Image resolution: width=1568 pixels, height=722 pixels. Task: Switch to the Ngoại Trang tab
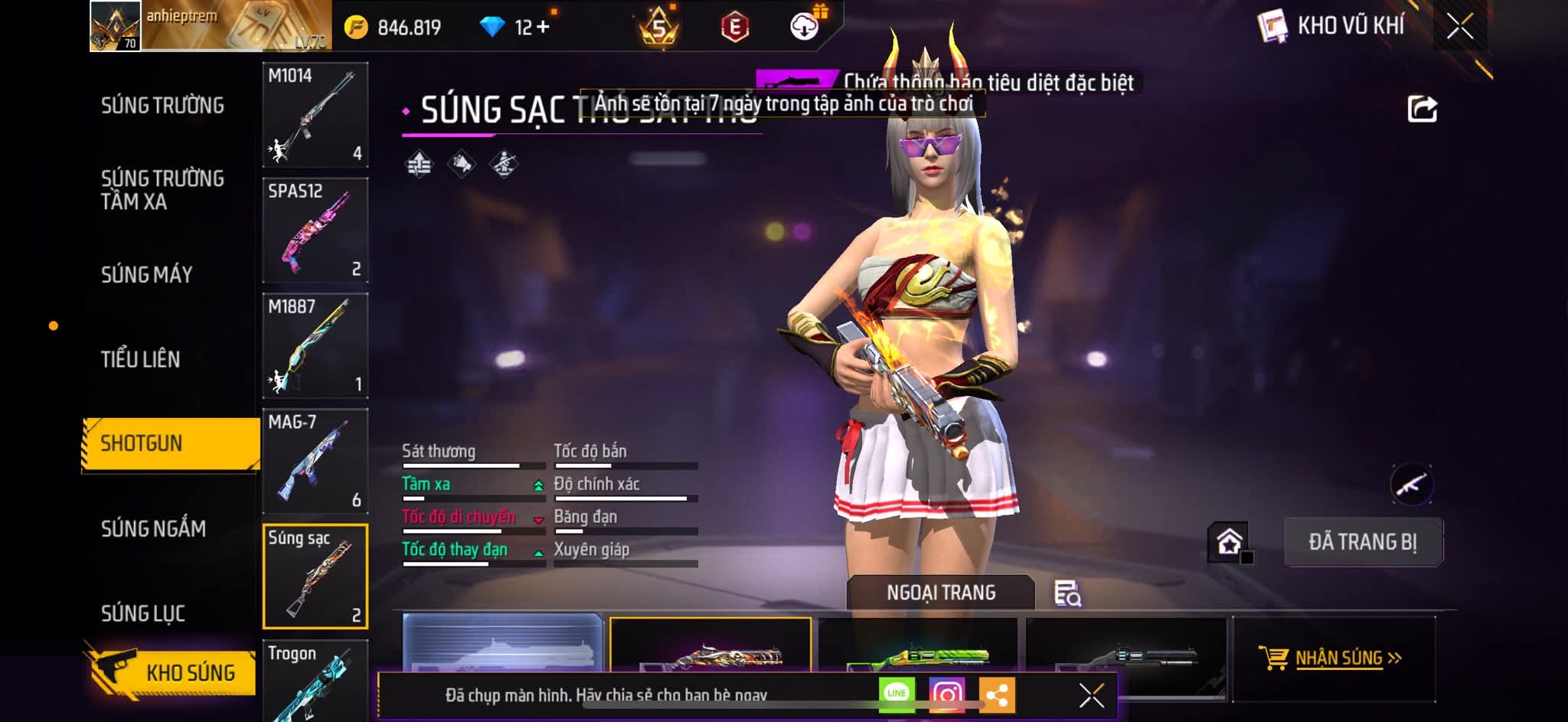click(941, 593)
